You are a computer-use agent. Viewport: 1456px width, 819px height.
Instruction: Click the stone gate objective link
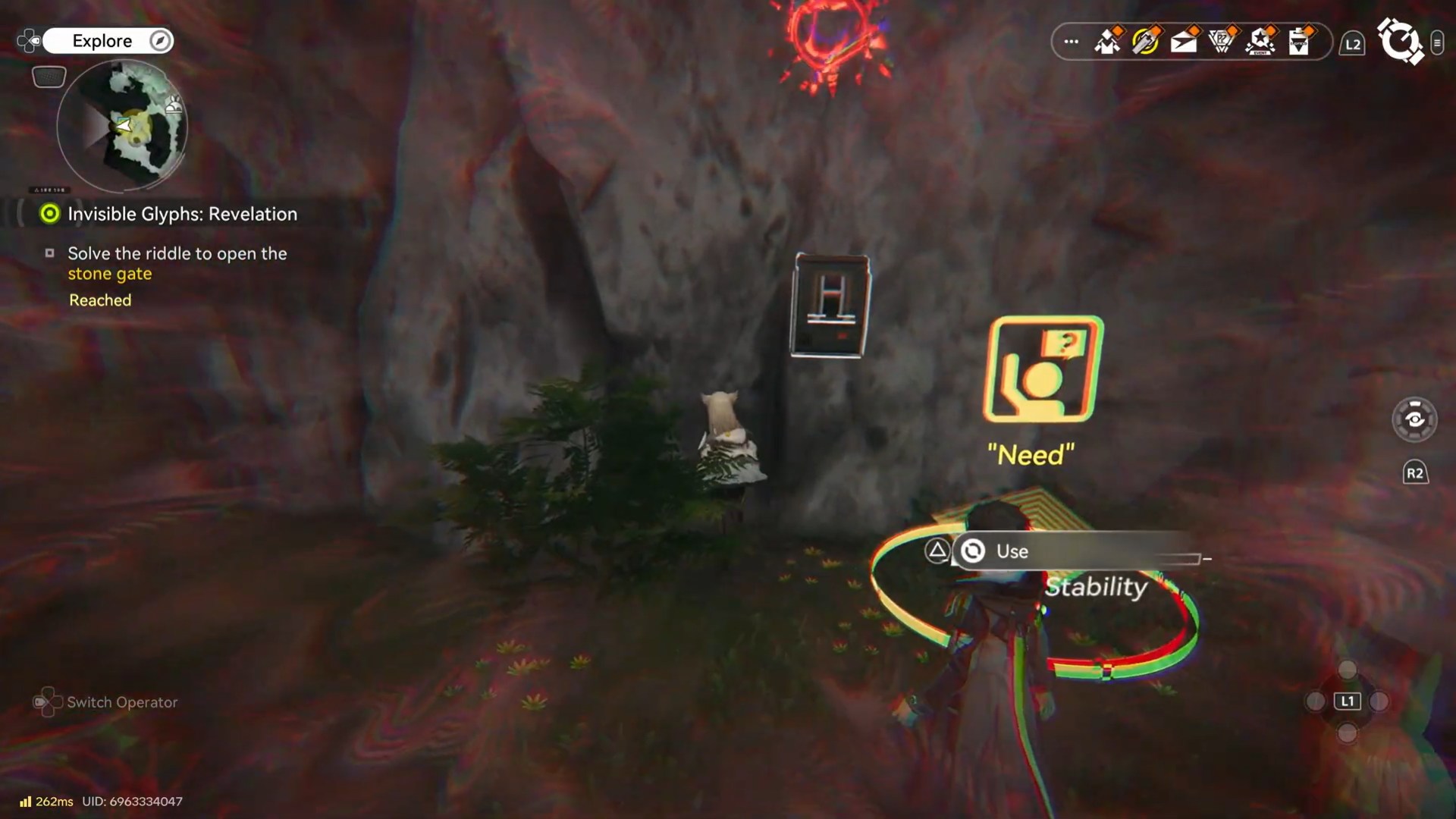[109, 274]
